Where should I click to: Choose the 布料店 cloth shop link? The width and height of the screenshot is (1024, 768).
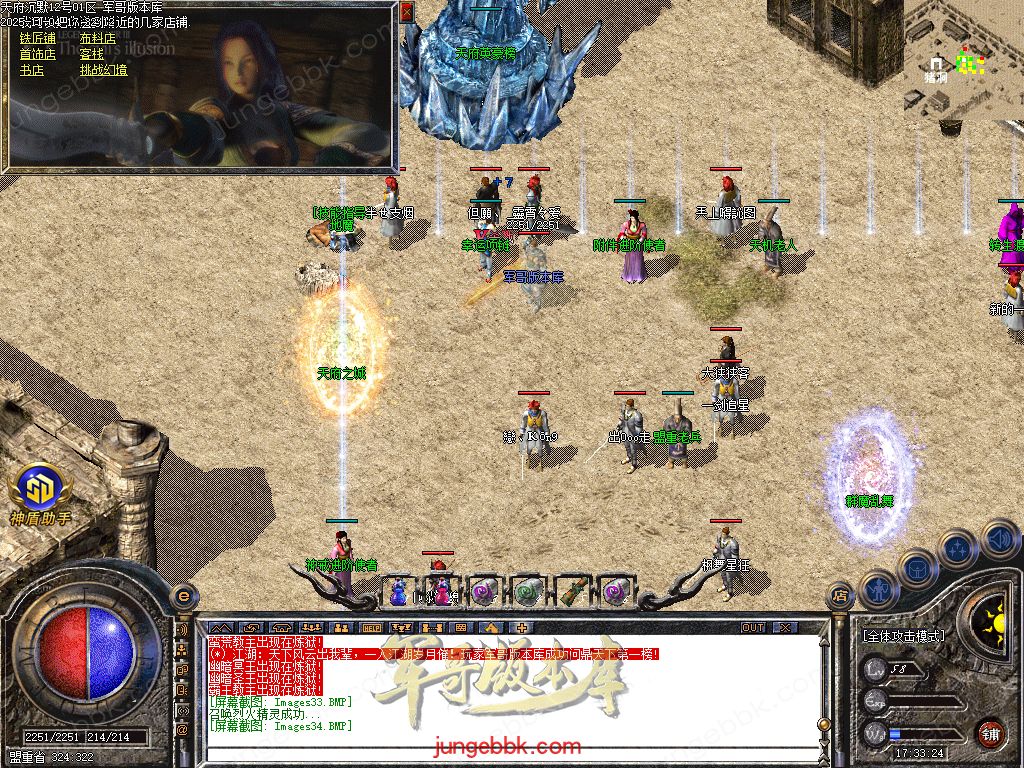point(97,39)
